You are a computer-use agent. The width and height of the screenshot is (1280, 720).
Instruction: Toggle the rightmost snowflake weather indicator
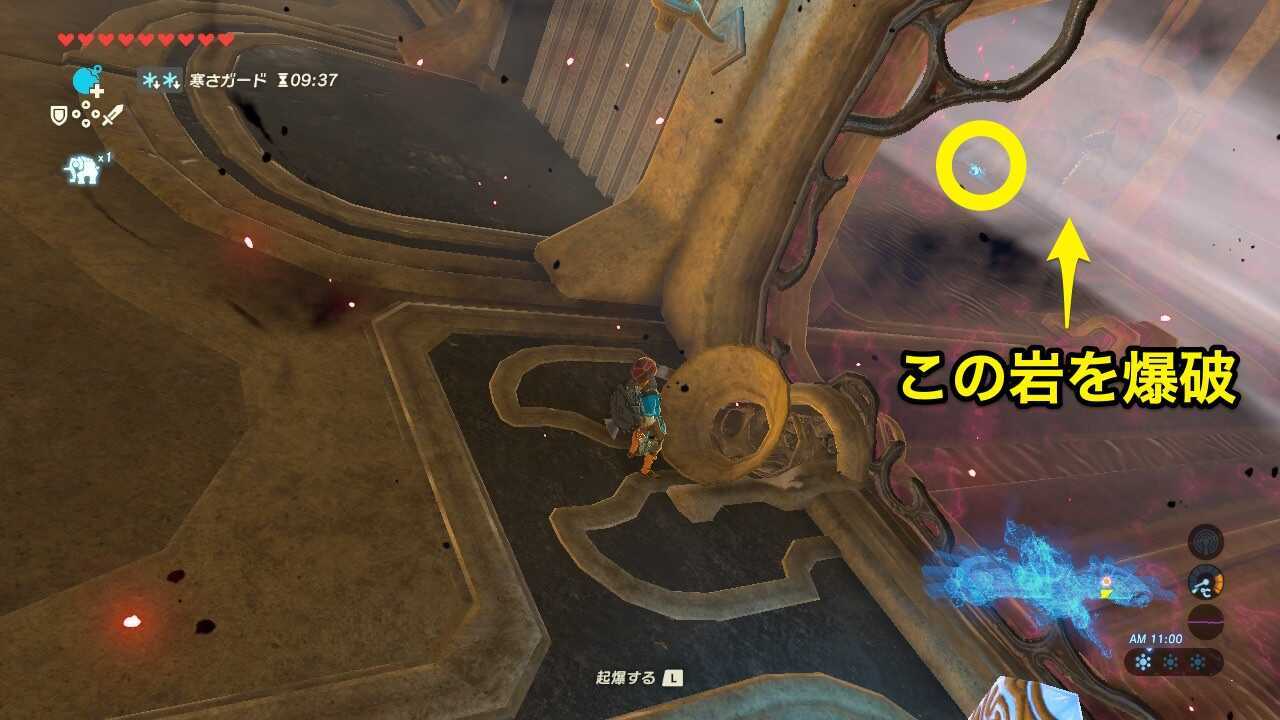coord(1196,661)
